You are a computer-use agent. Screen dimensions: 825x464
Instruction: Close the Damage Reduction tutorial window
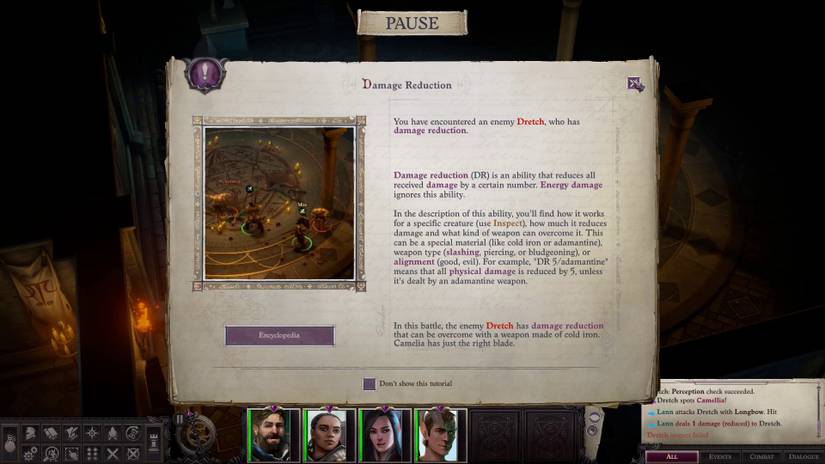click(635, 84)
